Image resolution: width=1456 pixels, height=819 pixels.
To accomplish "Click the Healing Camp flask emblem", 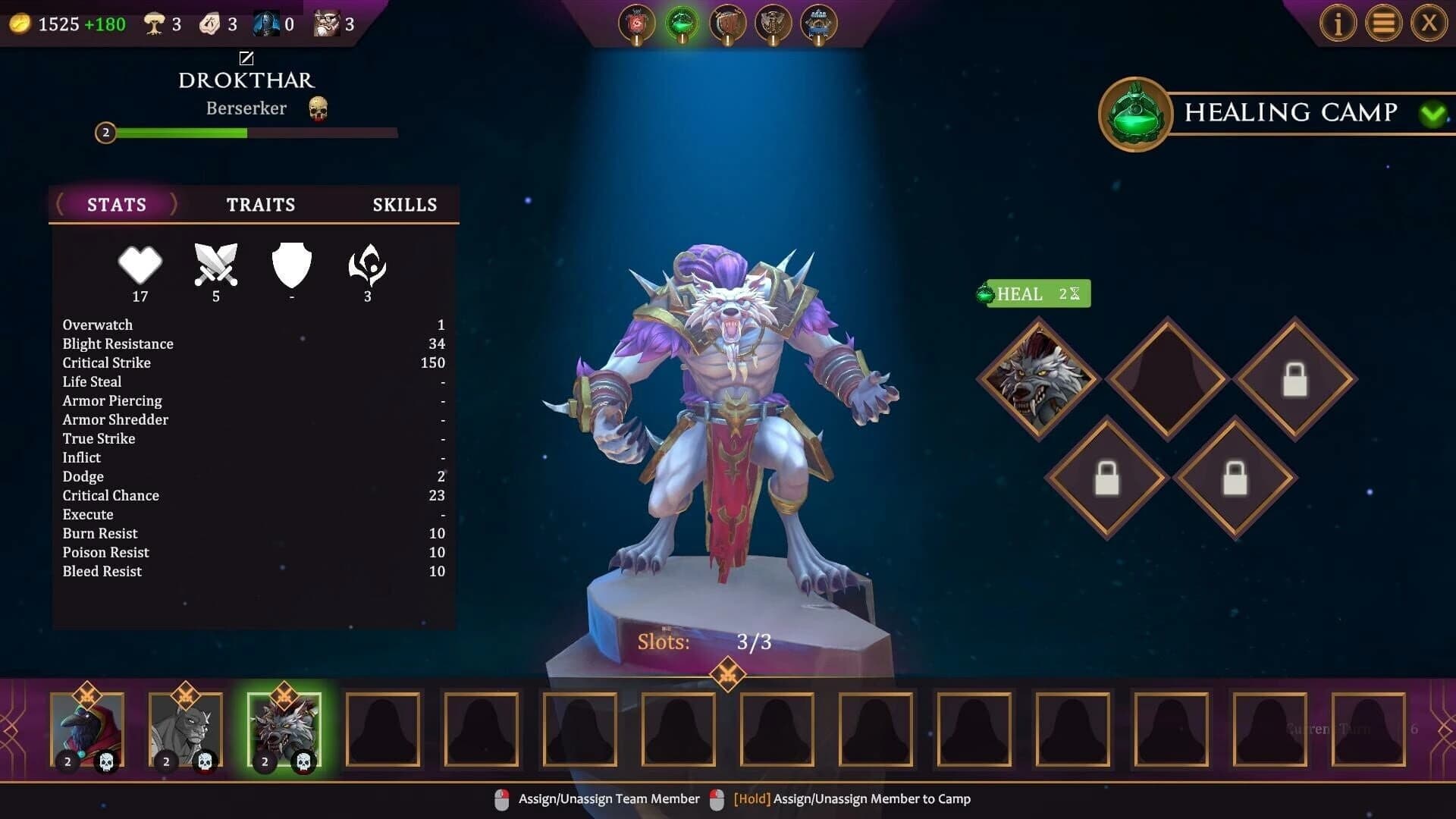I will pos(1133,112).
